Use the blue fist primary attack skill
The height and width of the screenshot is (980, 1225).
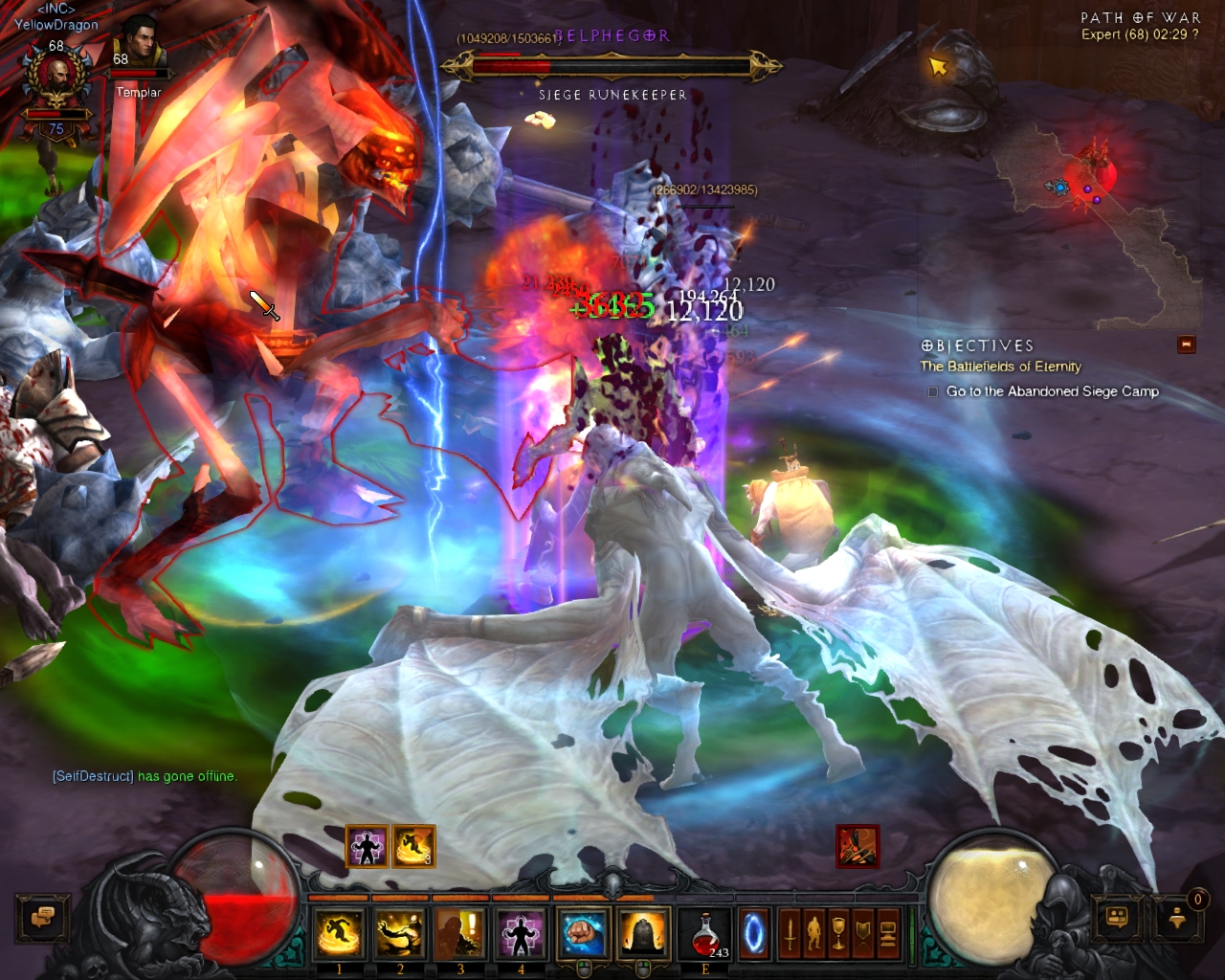click(582, 933)
